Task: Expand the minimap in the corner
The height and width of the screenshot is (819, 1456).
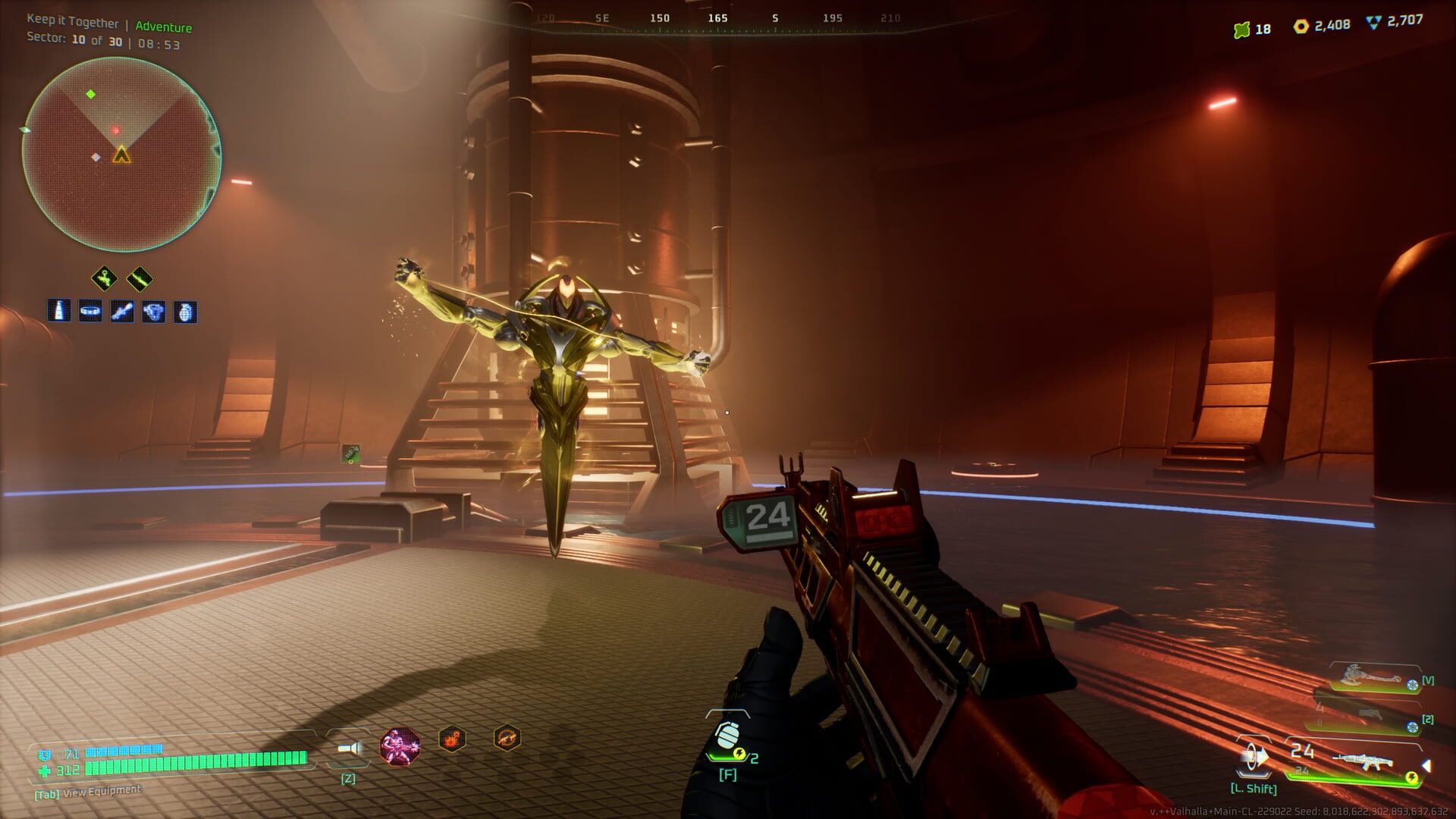Action: (121, 152)
